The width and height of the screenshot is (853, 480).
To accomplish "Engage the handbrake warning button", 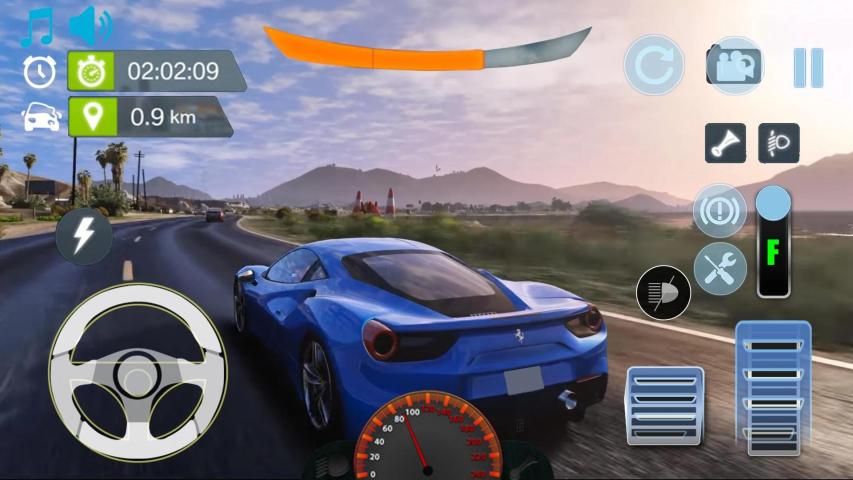I will (719, 212).
